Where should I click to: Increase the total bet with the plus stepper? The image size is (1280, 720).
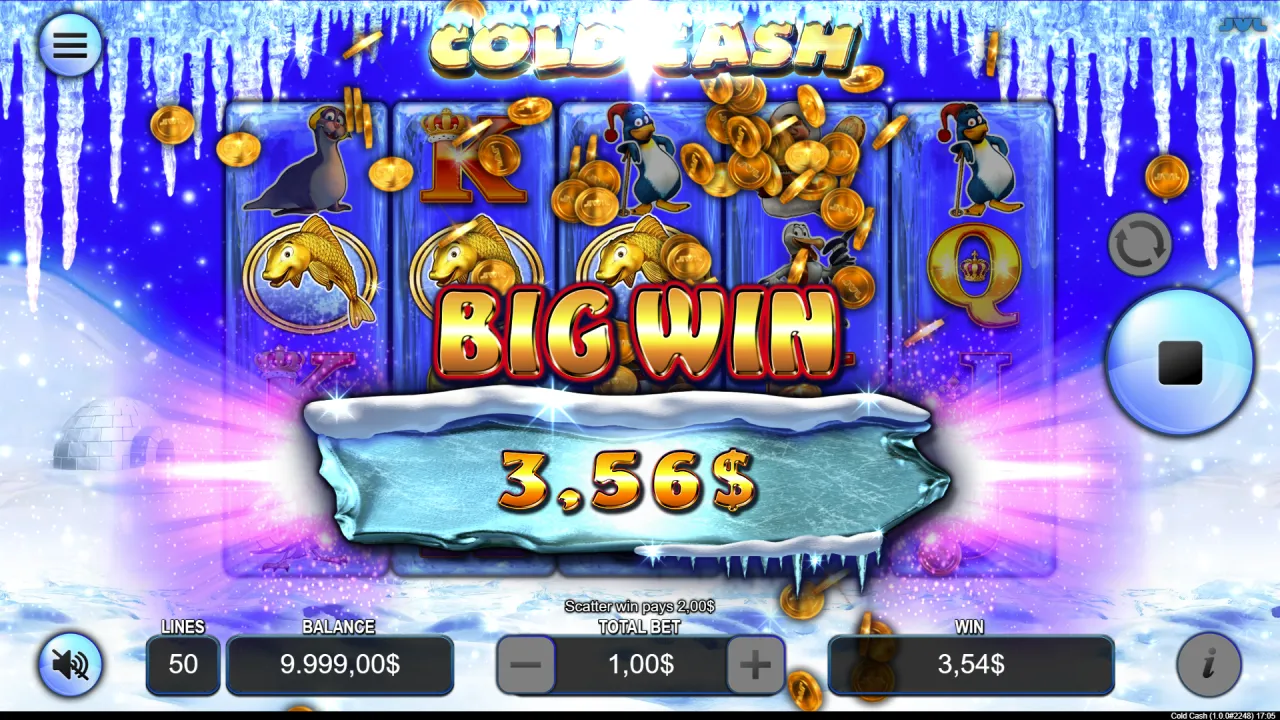point(753,665)
